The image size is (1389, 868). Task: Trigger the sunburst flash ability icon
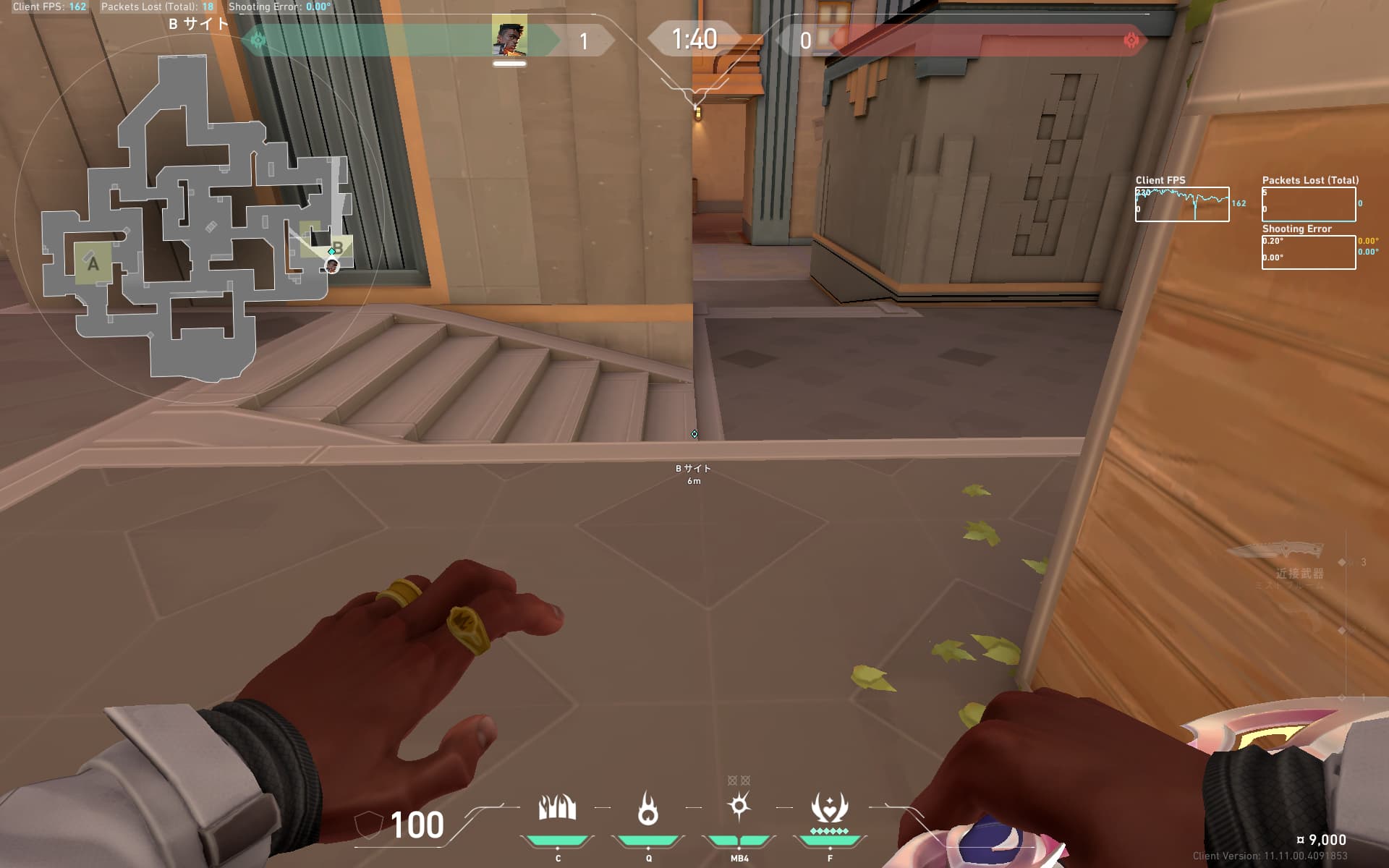coord(739,807)
